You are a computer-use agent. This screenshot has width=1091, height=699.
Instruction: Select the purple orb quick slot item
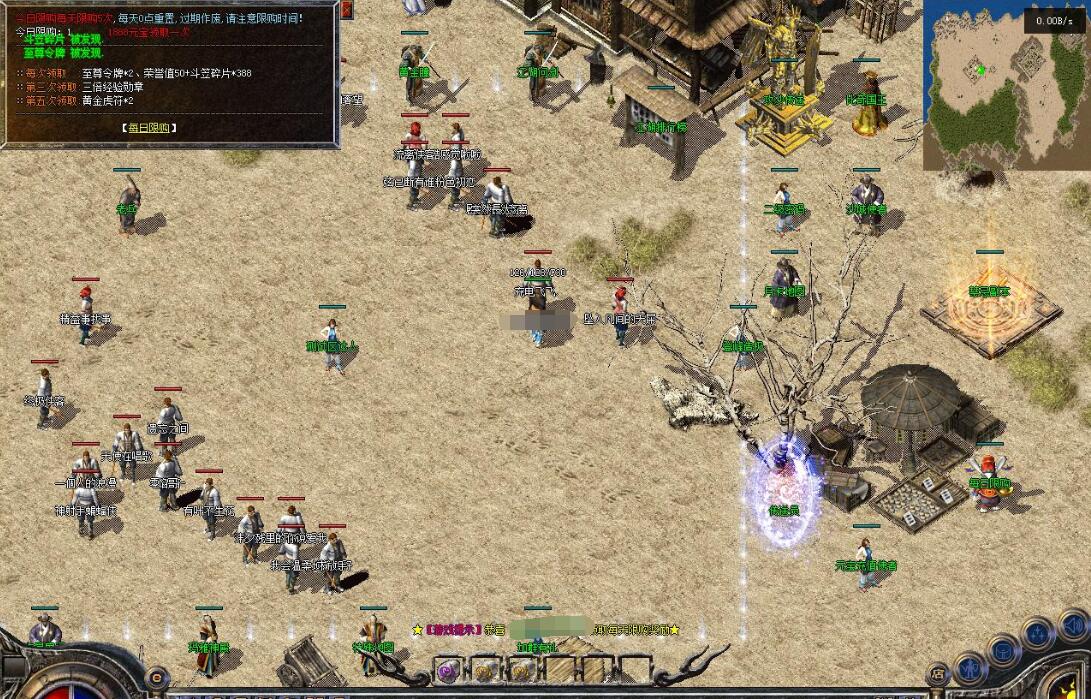[447, 670]
